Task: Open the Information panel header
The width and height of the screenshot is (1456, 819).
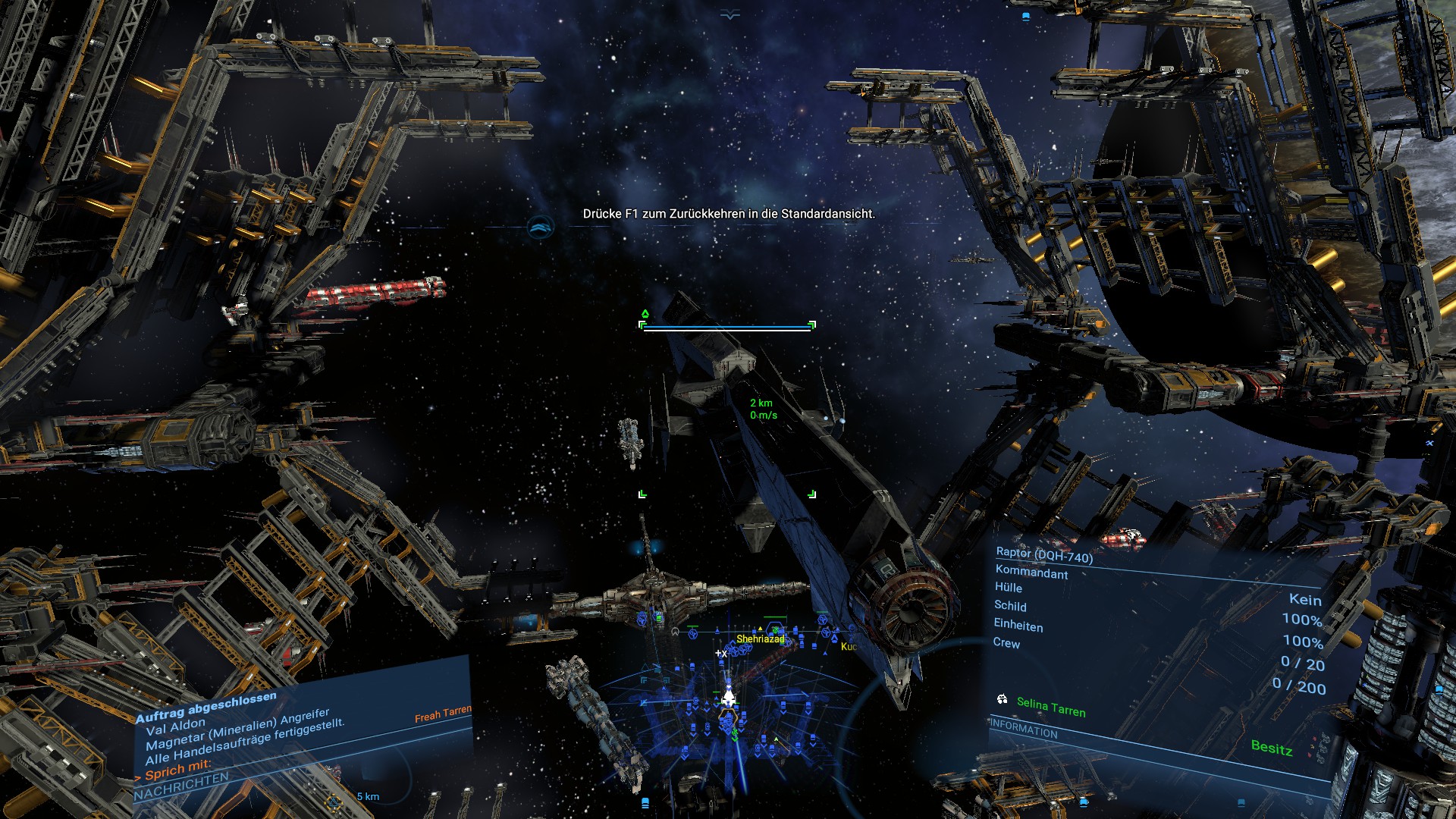Action: tap(1024, 729)
